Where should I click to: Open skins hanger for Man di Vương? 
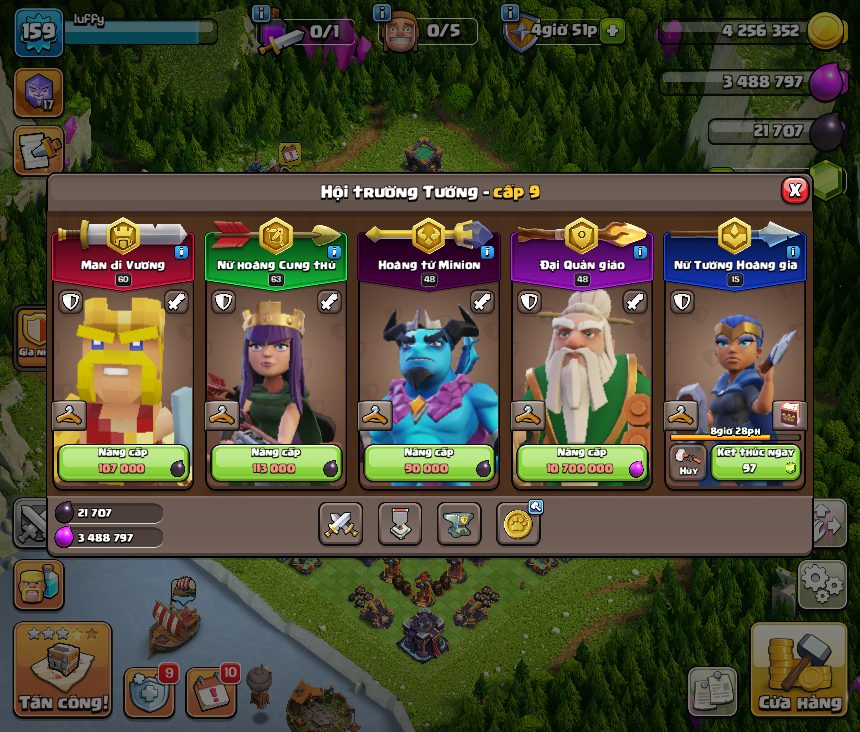(68, 415)
